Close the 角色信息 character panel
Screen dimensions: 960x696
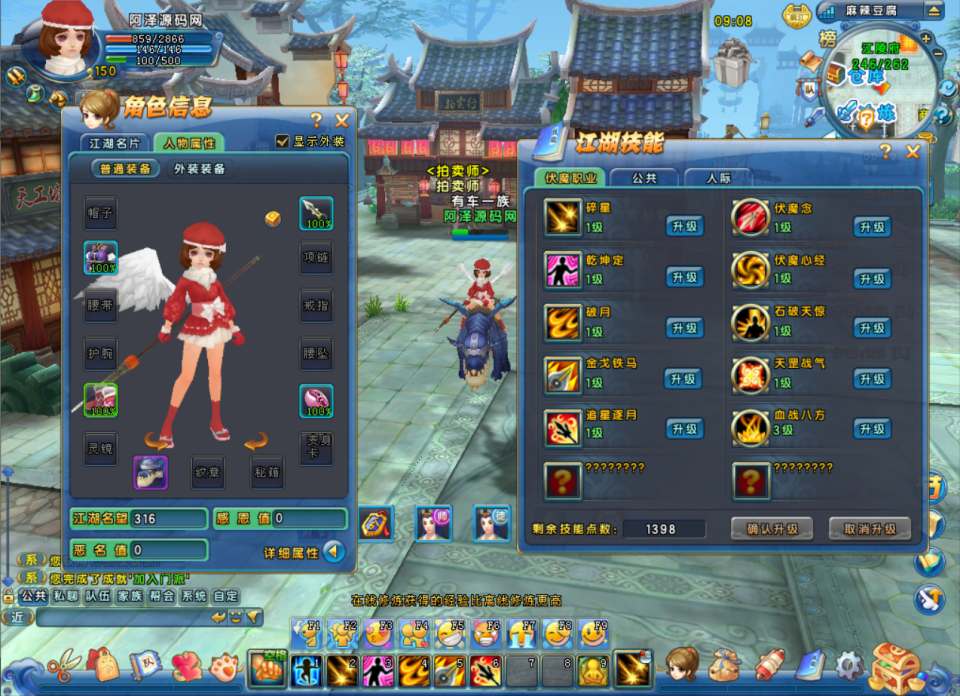pos(342,120)
